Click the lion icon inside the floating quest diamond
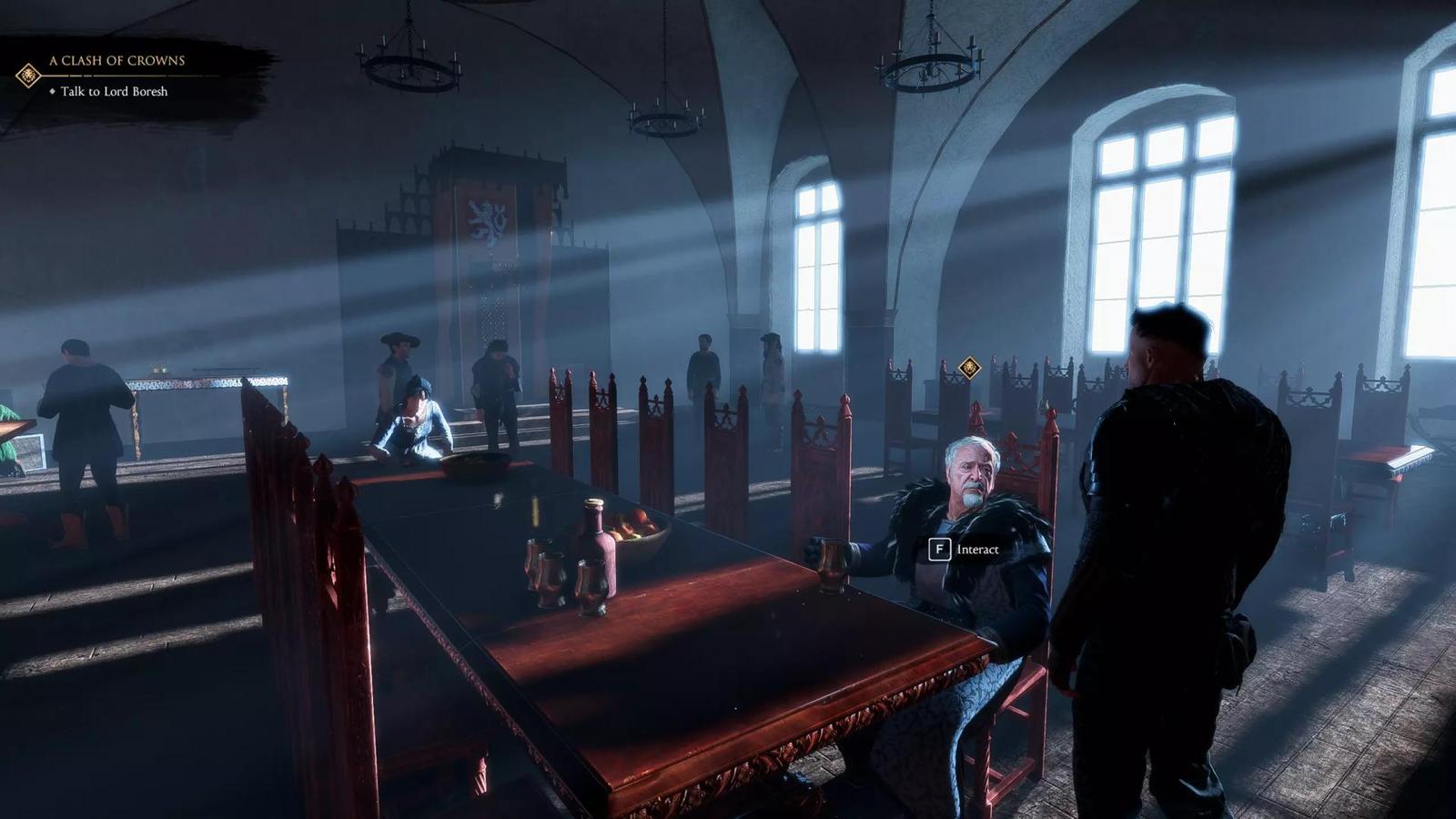This screenshot has height=819, width=1456. (970, 368)
